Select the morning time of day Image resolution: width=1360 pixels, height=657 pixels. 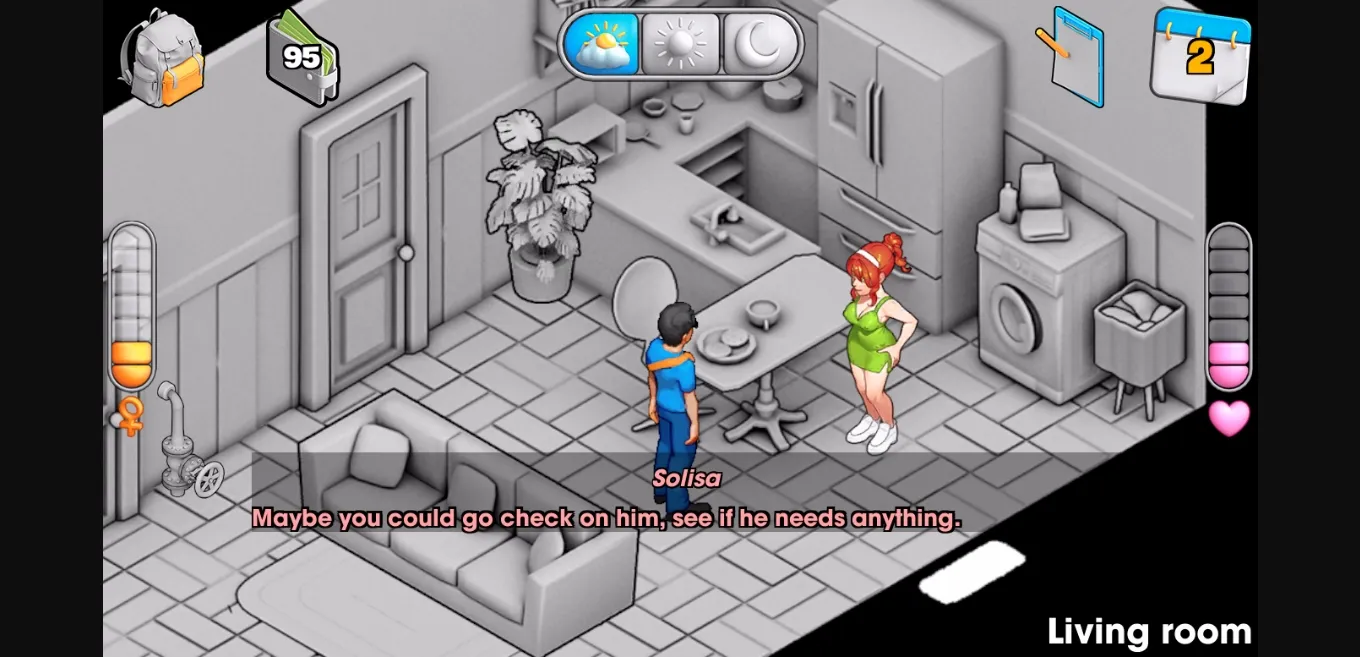[x=601, y=45]
